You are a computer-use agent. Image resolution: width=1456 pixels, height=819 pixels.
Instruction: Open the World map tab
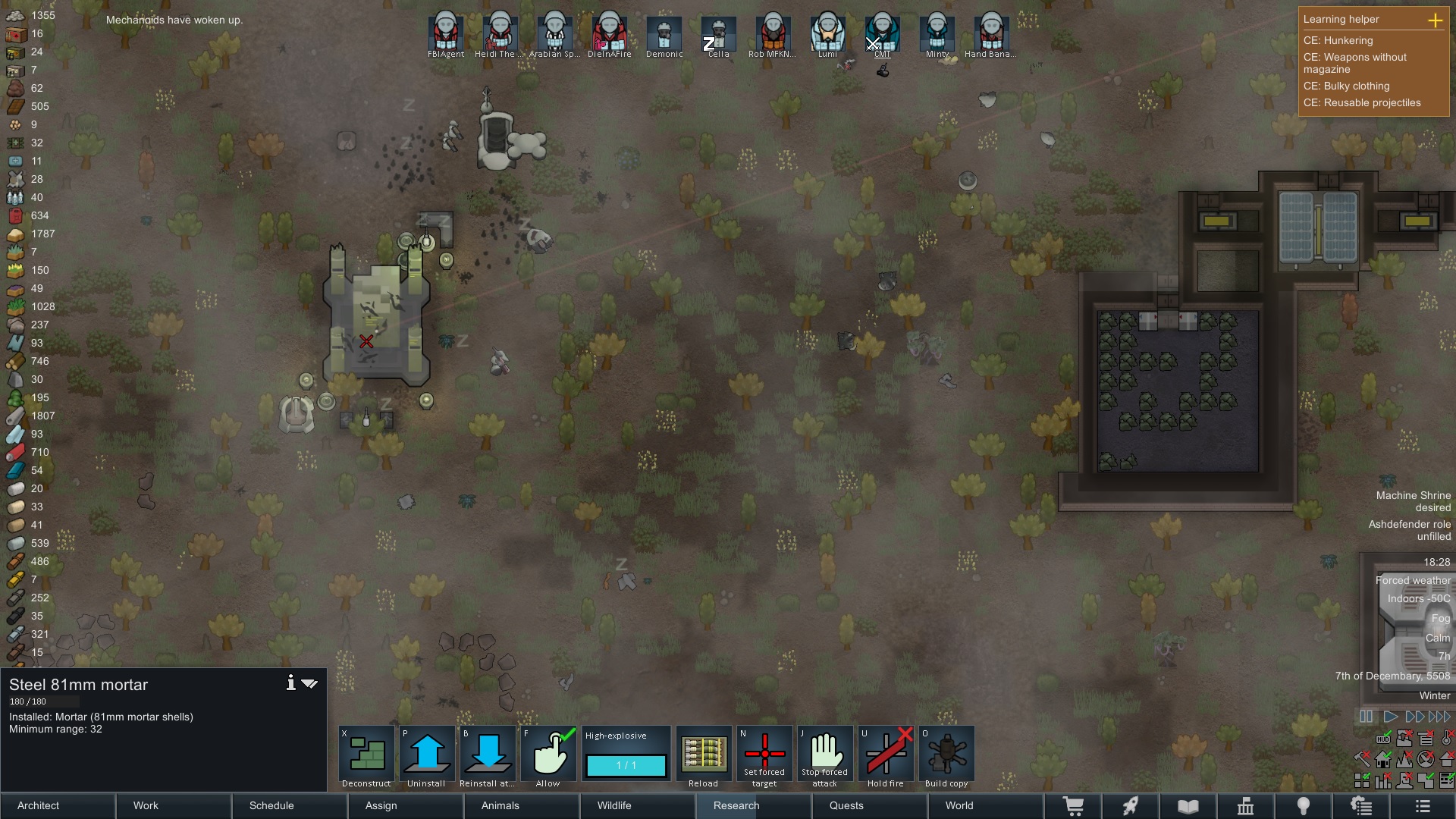click(959, 805)
